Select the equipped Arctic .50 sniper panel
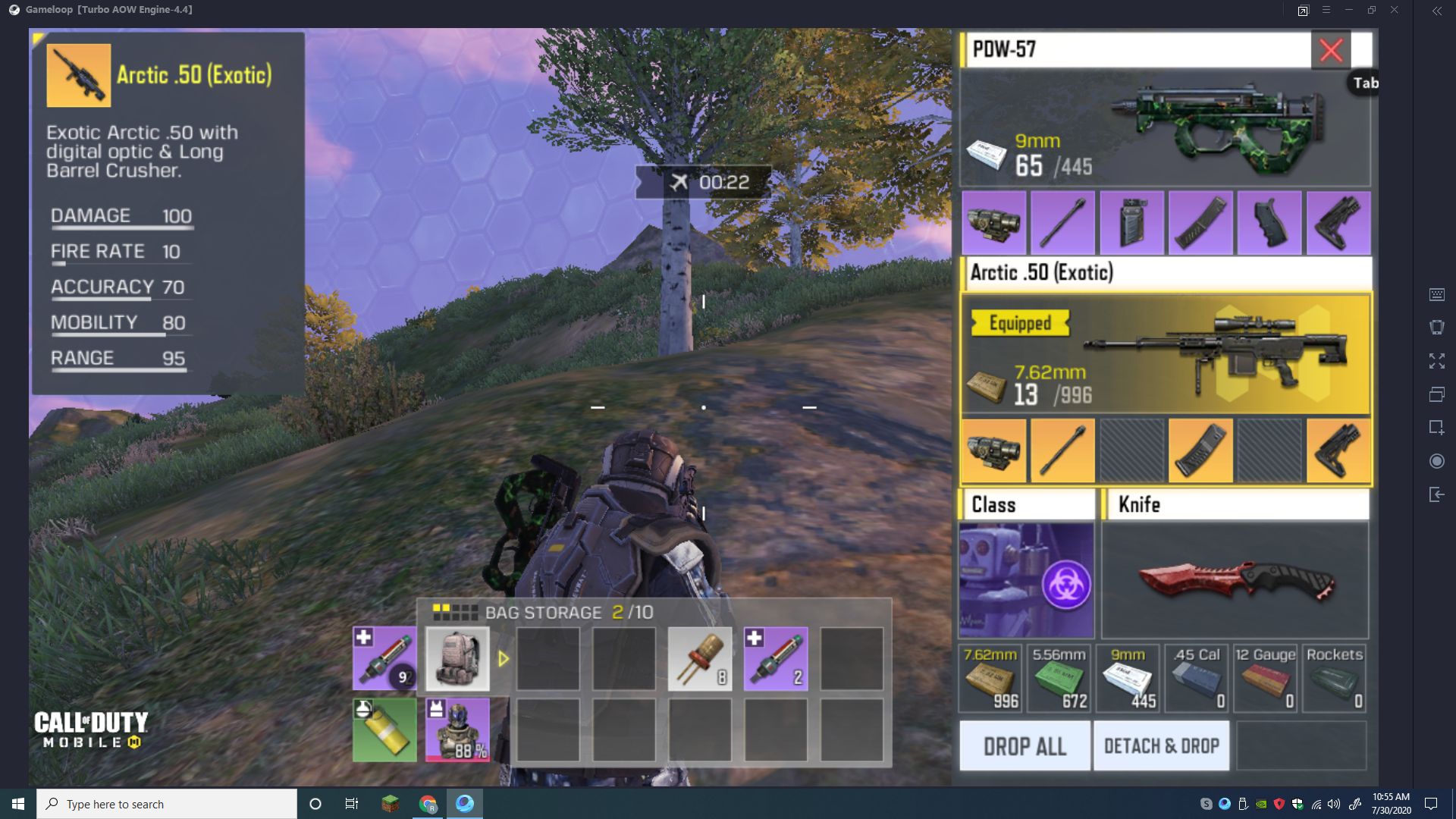This screenshot has width=1456, height=819. (1166, 355)
